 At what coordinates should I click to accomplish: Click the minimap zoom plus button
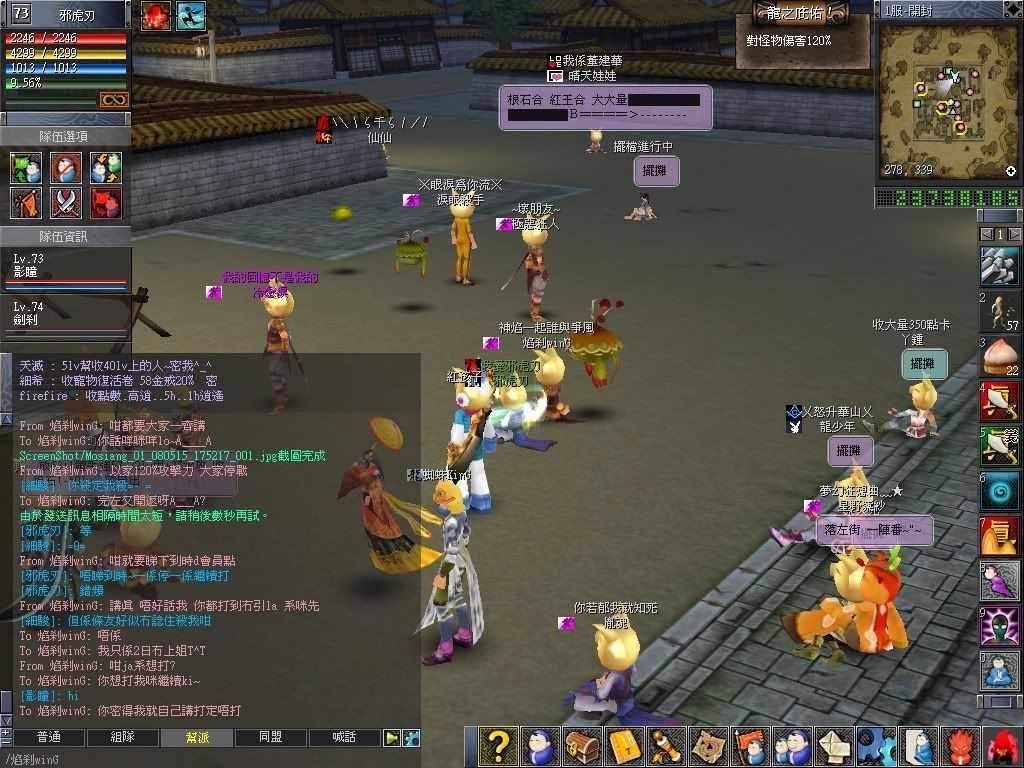point(1010,172)
